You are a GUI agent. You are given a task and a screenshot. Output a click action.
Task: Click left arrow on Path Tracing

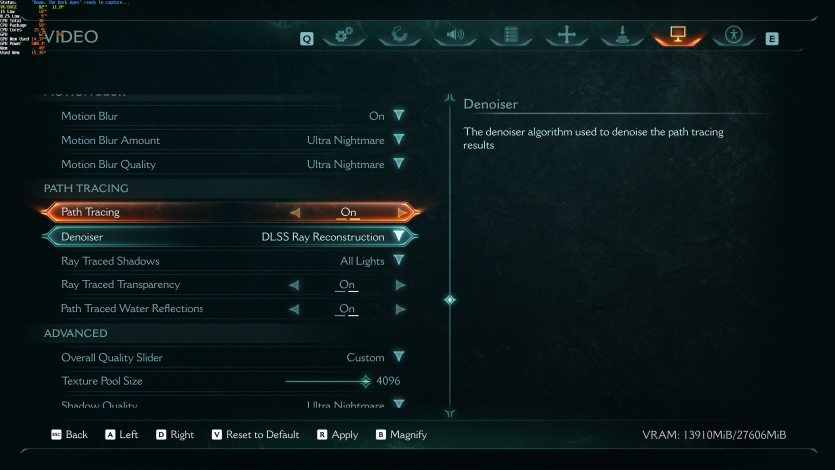(295, 213)
